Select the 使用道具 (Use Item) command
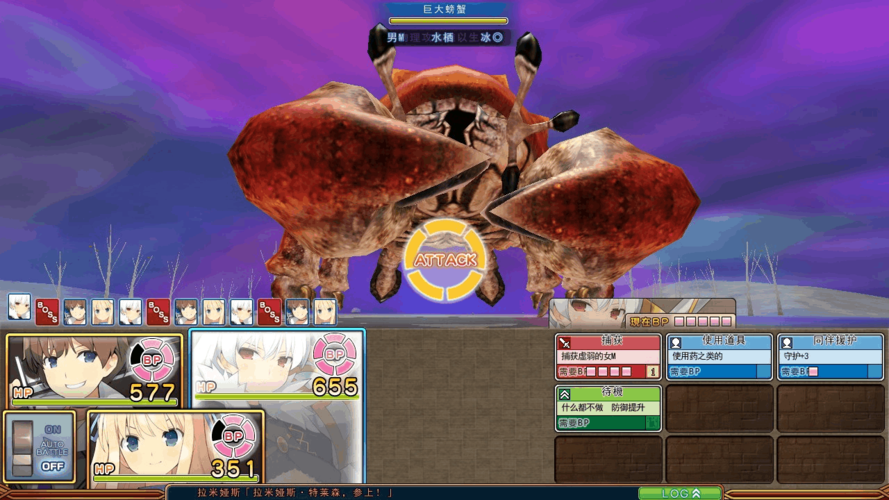889x500 pixels. 719,356
